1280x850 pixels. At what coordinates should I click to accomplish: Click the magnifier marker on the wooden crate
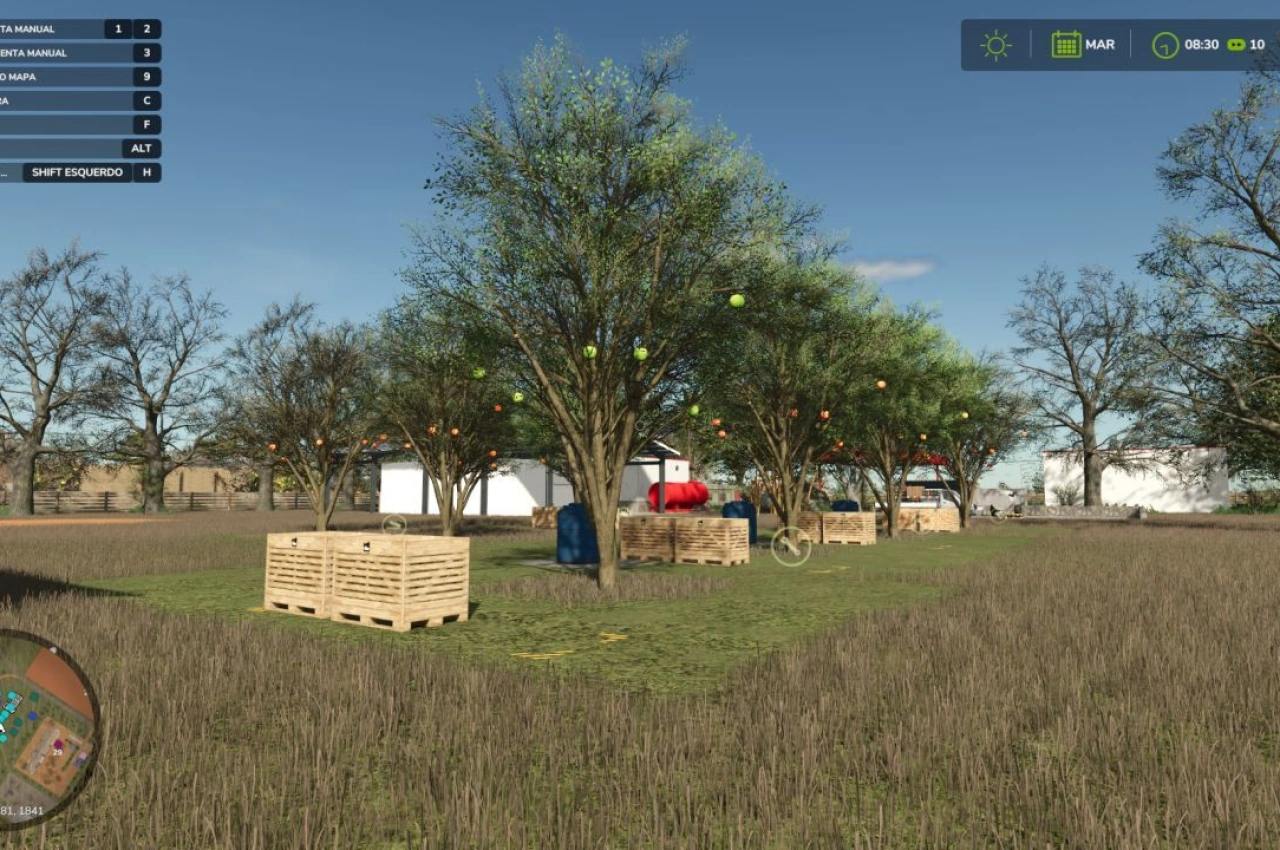[394, 524]
